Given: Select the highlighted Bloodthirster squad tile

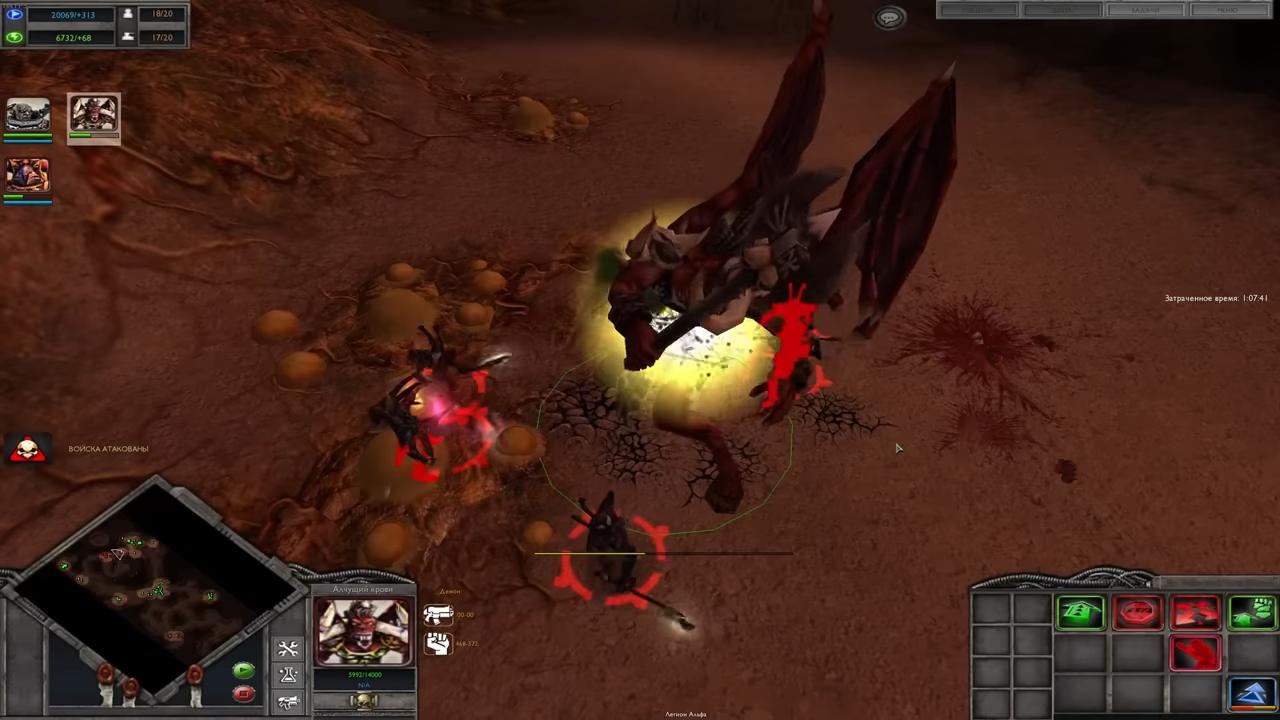Looking at the screenshot, I should tap(94, 117).
